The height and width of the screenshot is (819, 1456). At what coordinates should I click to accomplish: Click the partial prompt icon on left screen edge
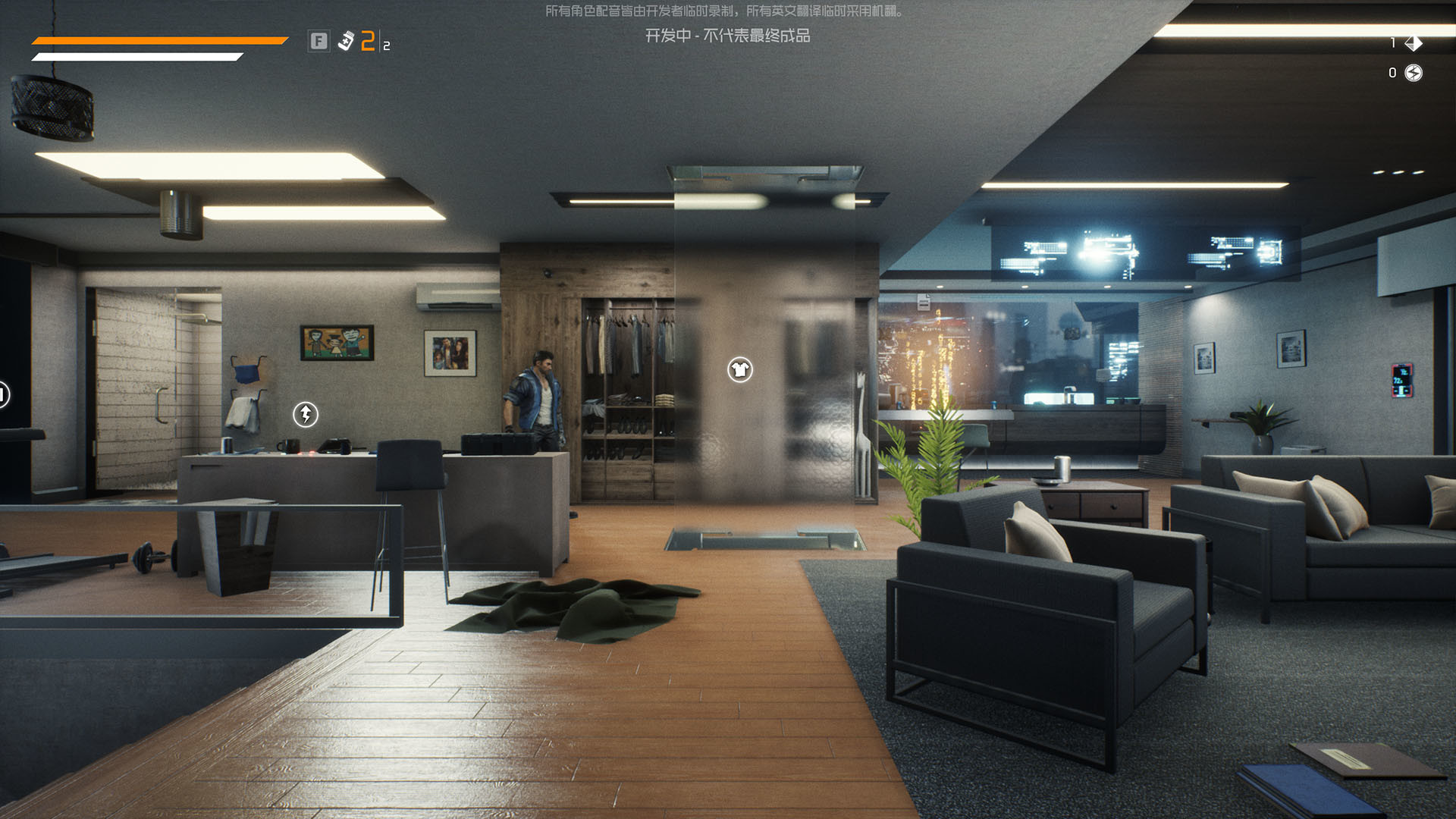[x=4, y=394]
